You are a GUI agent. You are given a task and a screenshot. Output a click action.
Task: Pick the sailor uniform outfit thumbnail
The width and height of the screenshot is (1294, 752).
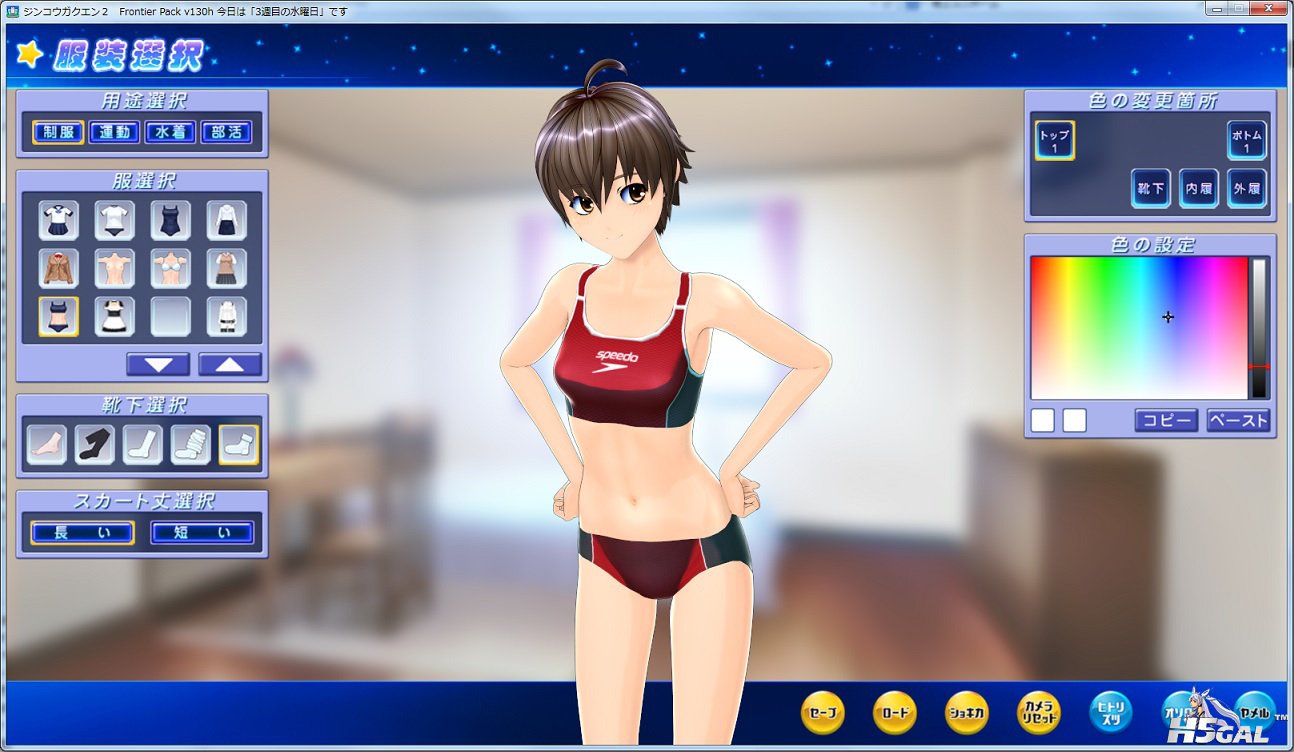59,221
